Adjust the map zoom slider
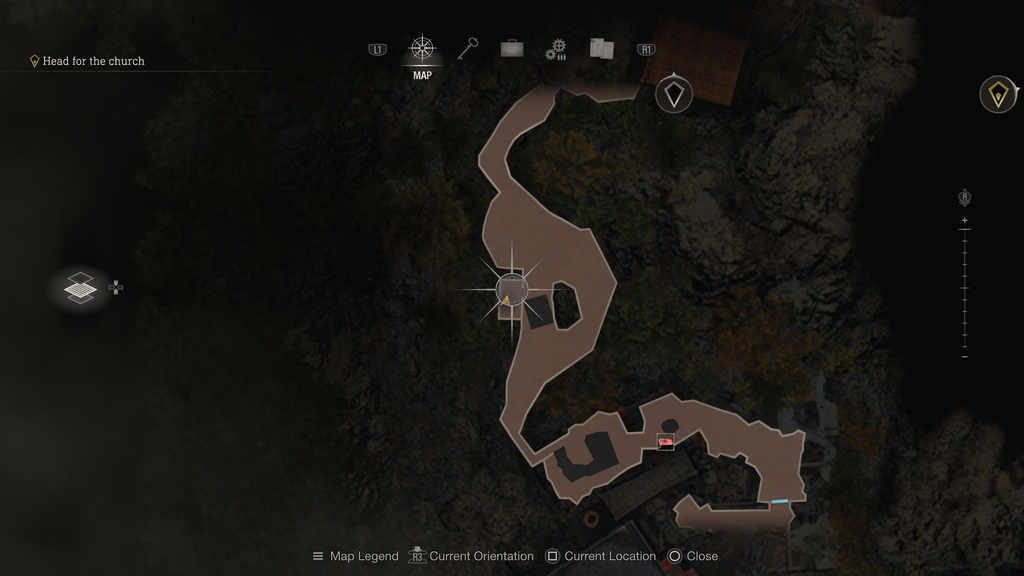Screen dimensions: 1024x576 (x=964, y=288)
